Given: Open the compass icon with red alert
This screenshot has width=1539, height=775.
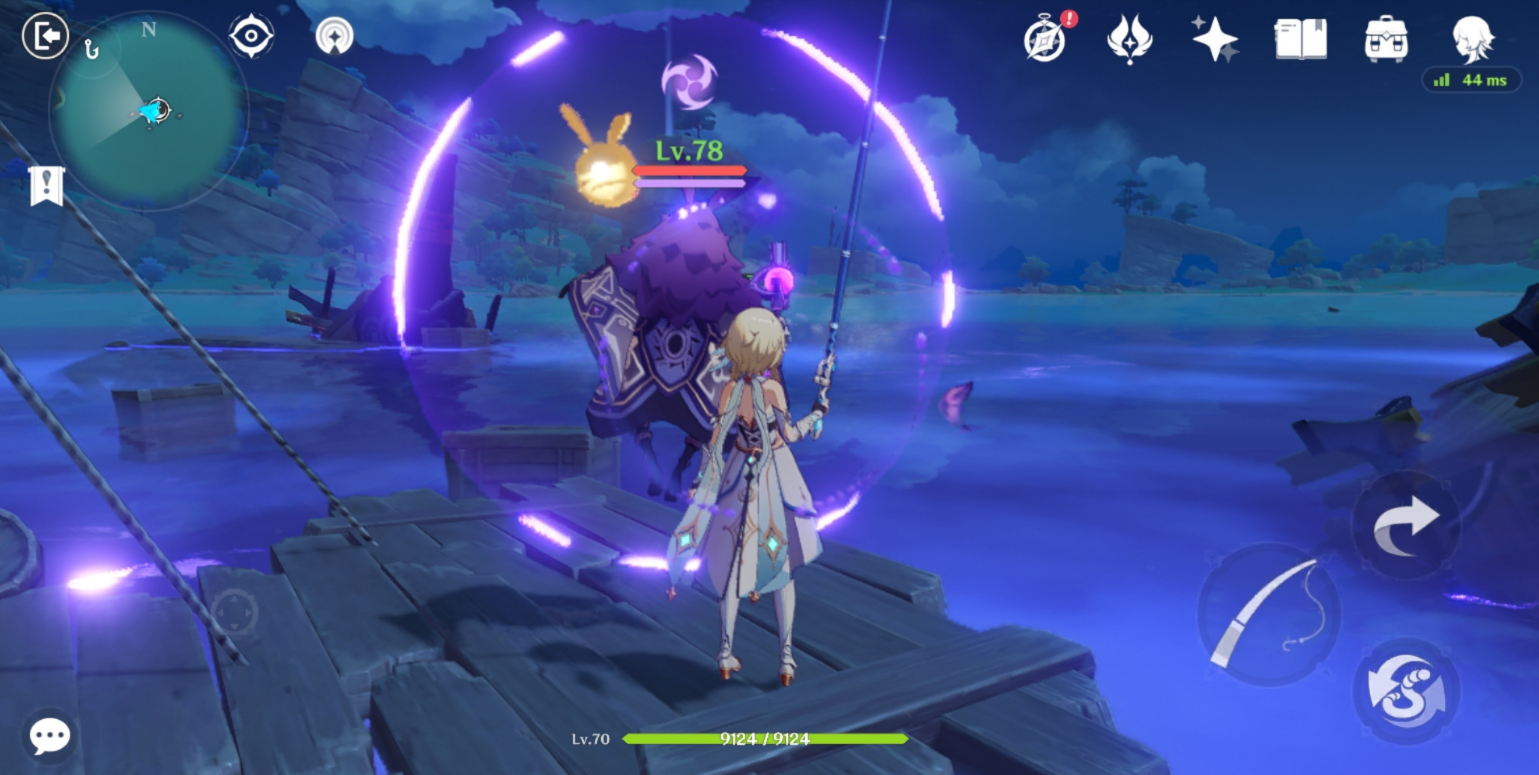Looking at the screenshot, I should (1045, 41).
